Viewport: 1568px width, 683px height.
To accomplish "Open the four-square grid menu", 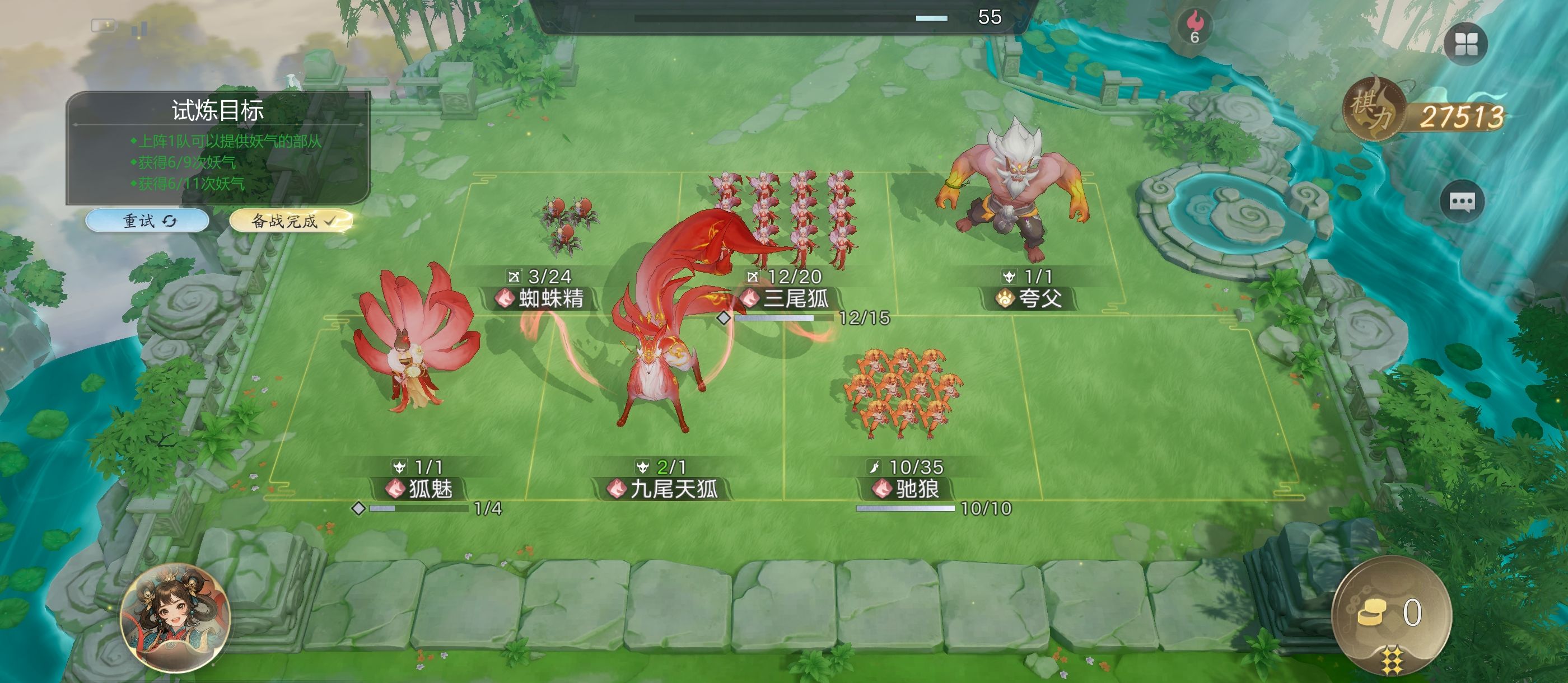I will [x=1465, y=44].
